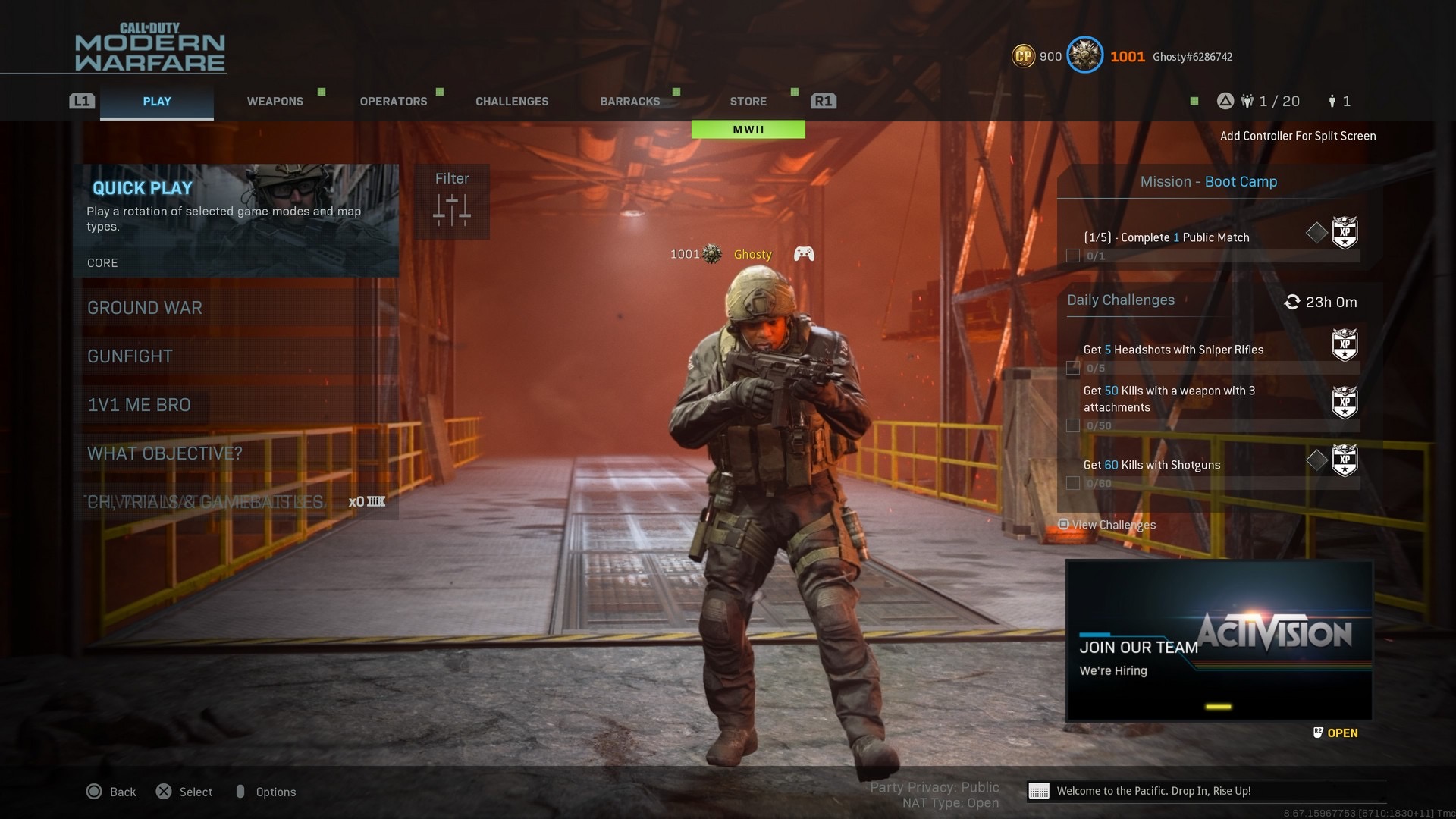
Task: Open the Store tab
Action: coord(748,102)
